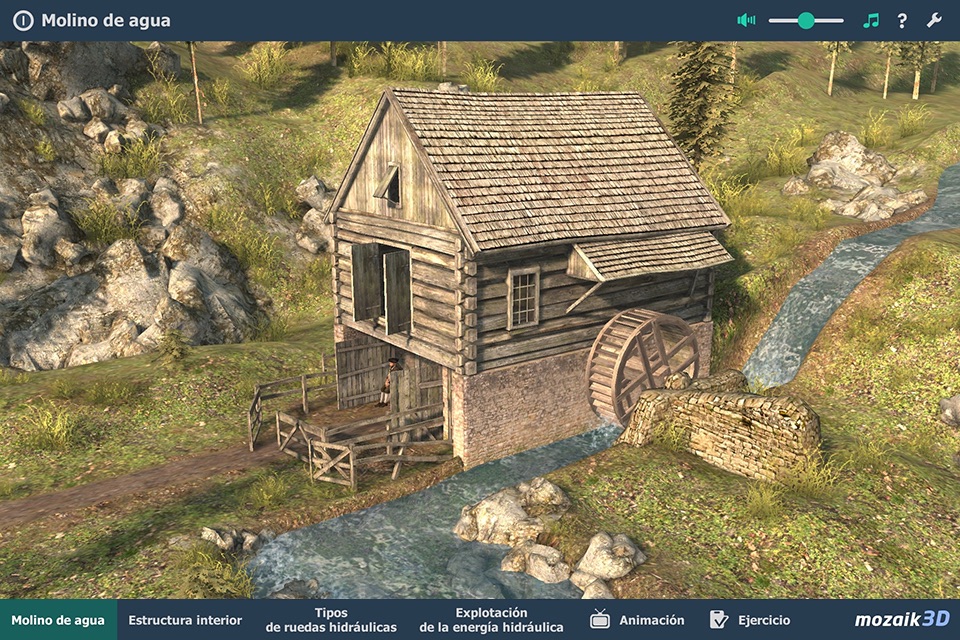Select the Molino de agua tab

coord(58,620)
